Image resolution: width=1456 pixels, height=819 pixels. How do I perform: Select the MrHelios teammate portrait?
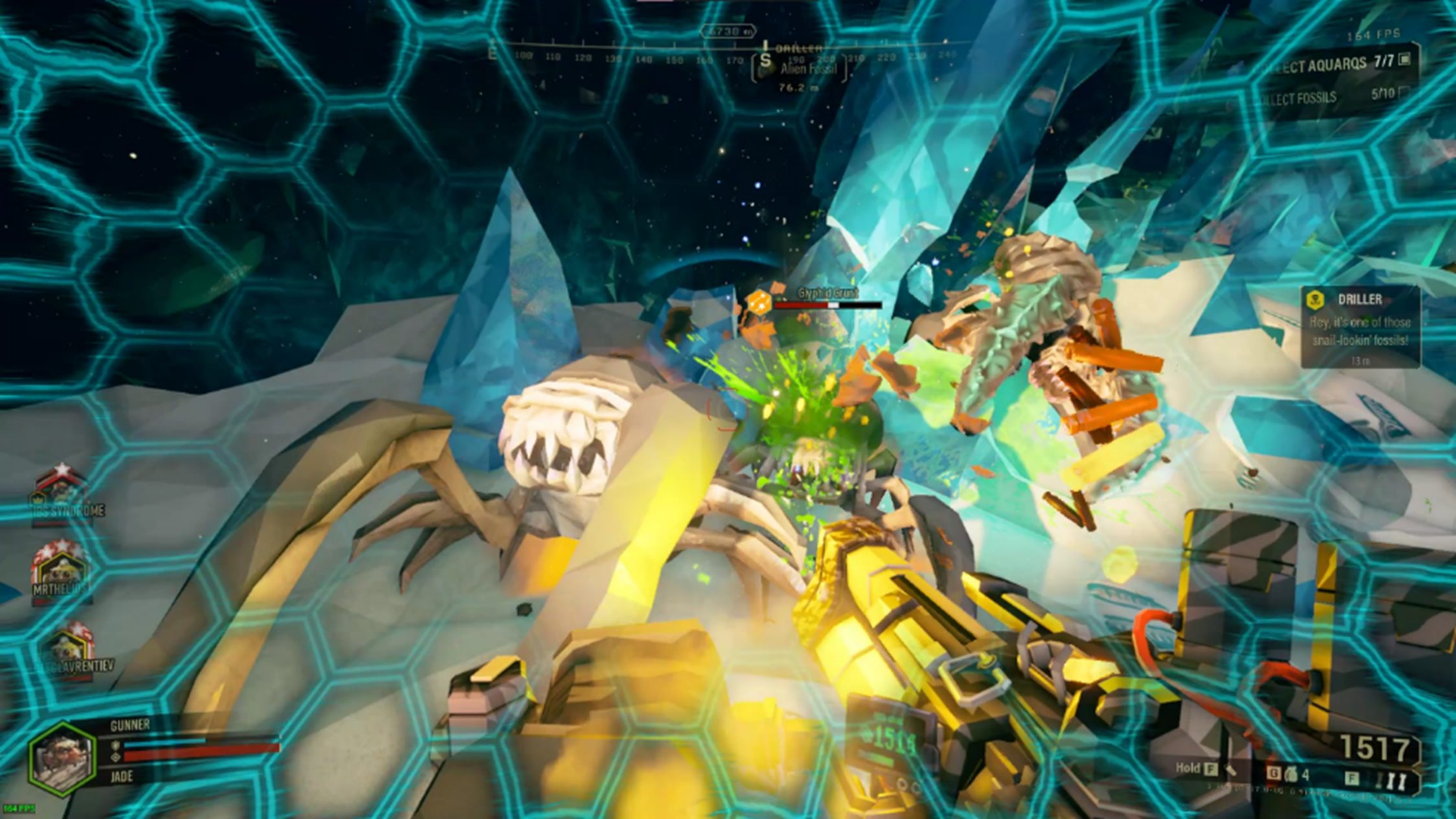tap(61, 570)
